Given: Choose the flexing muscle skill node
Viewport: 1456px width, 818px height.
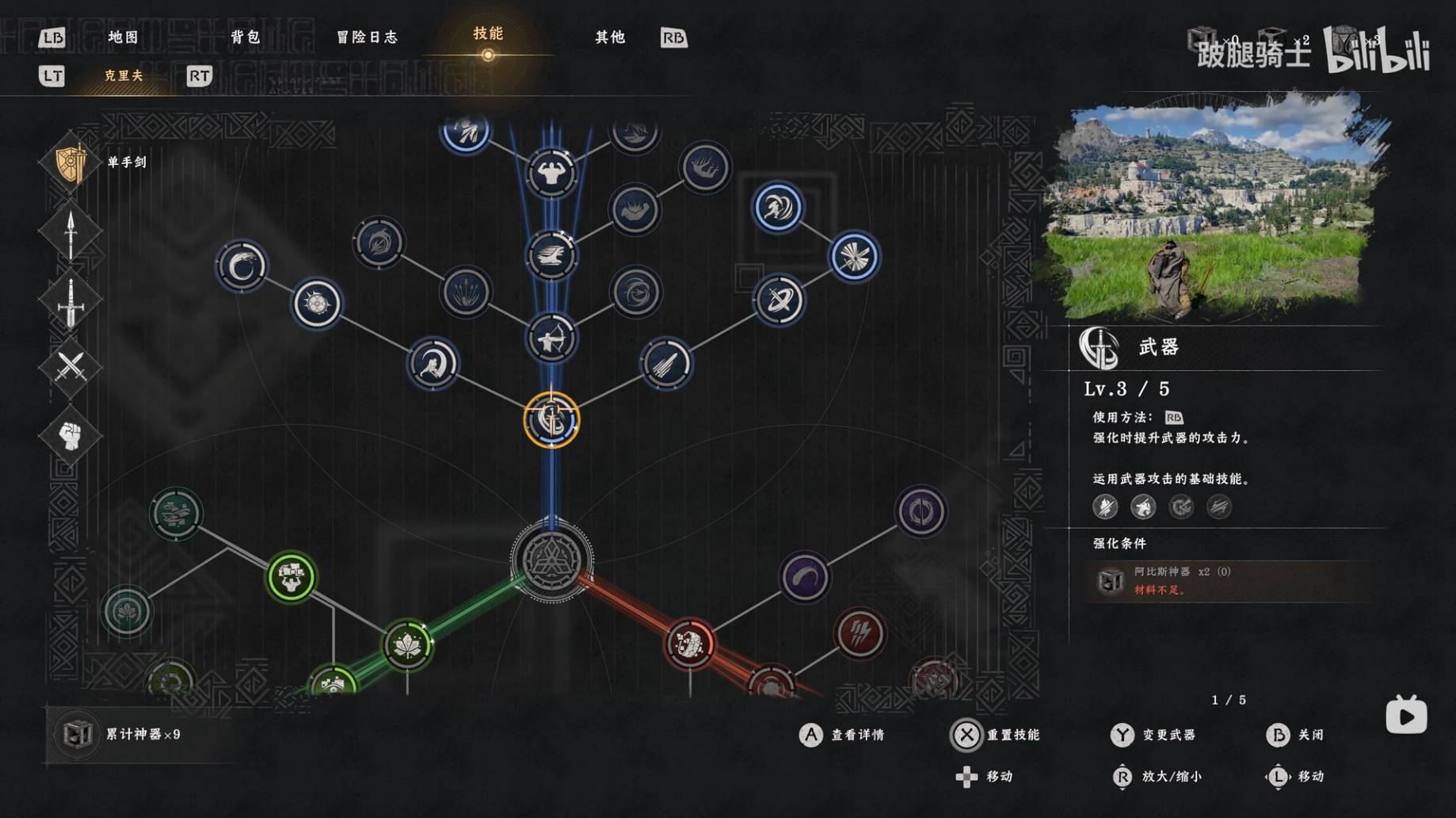Looking at the screenshot, I should click(x=551, y=173).
